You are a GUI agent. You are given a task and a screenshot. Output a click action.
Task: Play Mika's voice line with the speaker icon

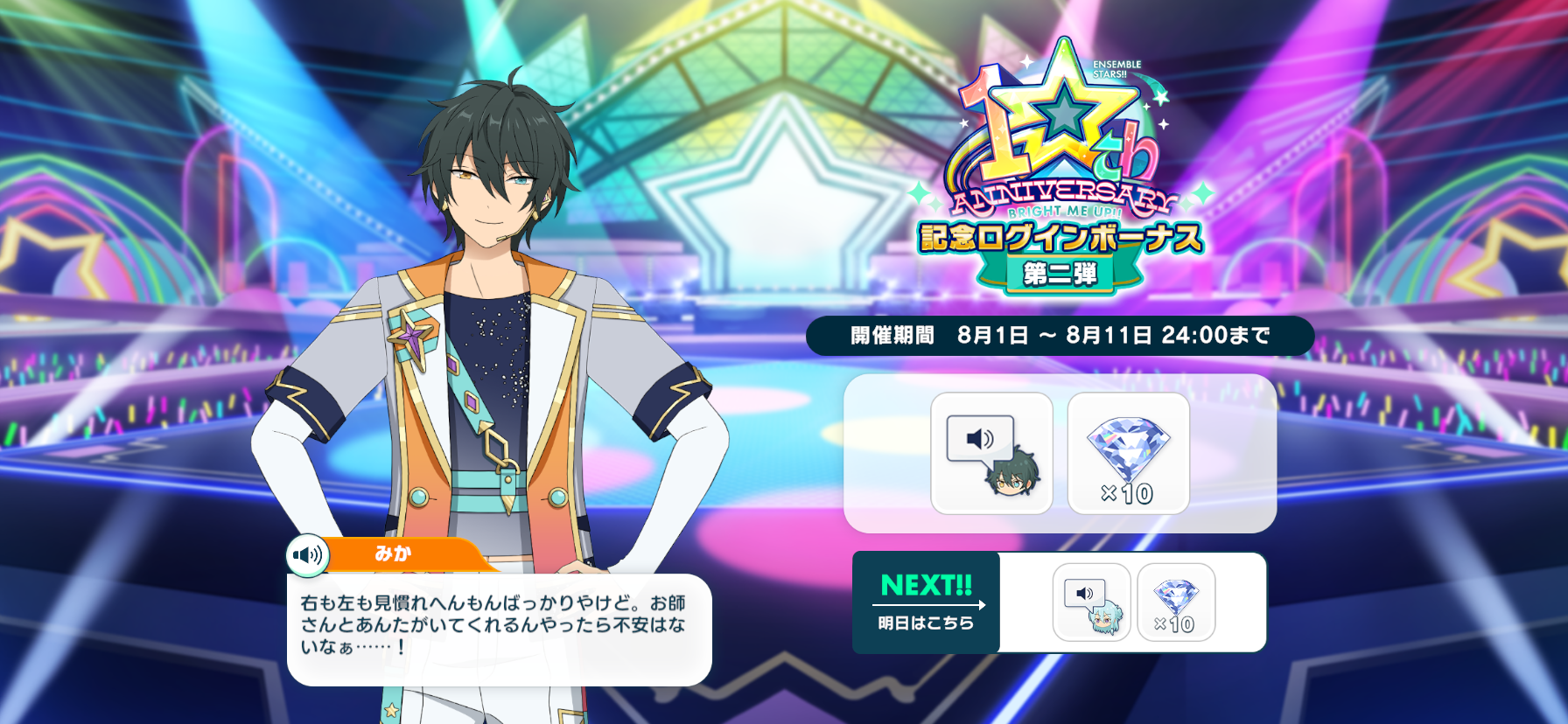click(x=307, y=555)
